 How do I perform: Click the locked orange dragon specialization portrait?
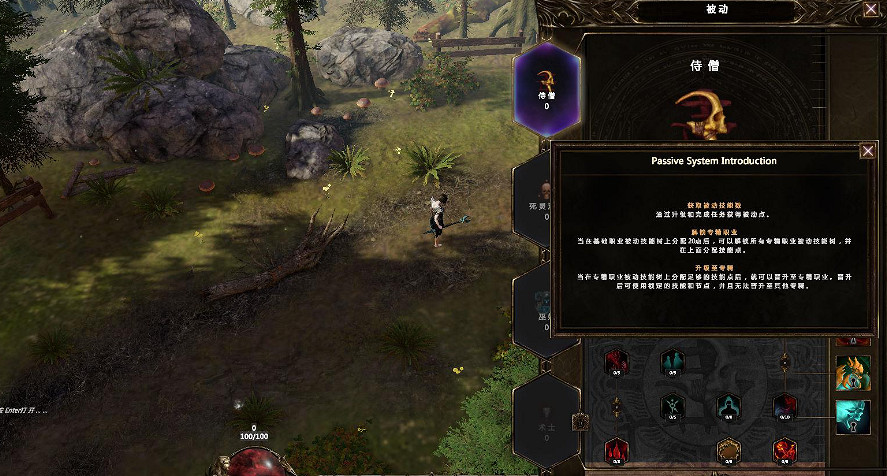[x=852, y=372]
